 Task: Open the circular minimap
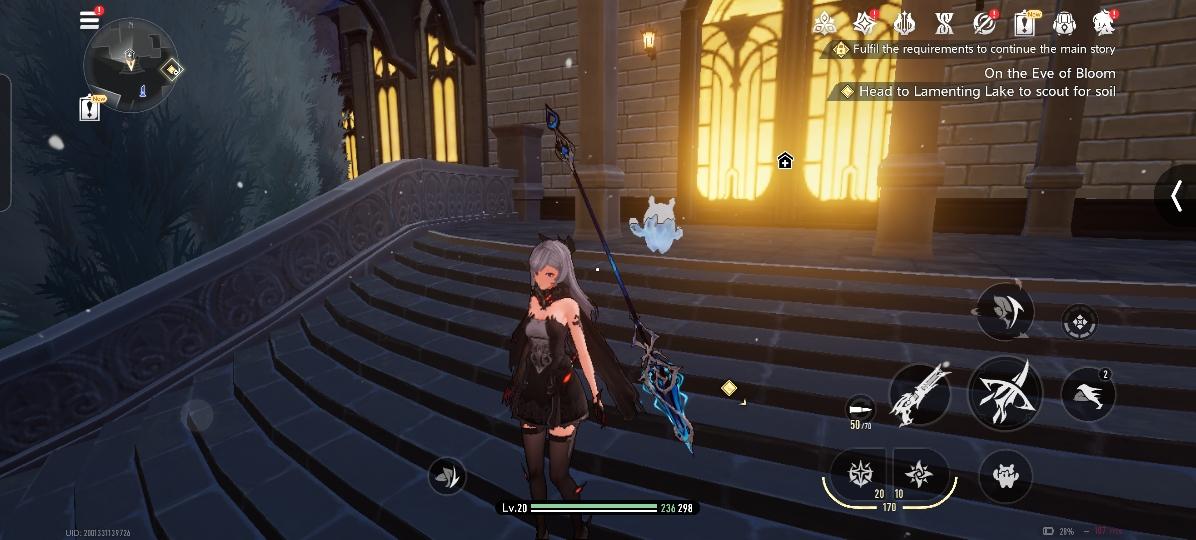coord(130,65)
